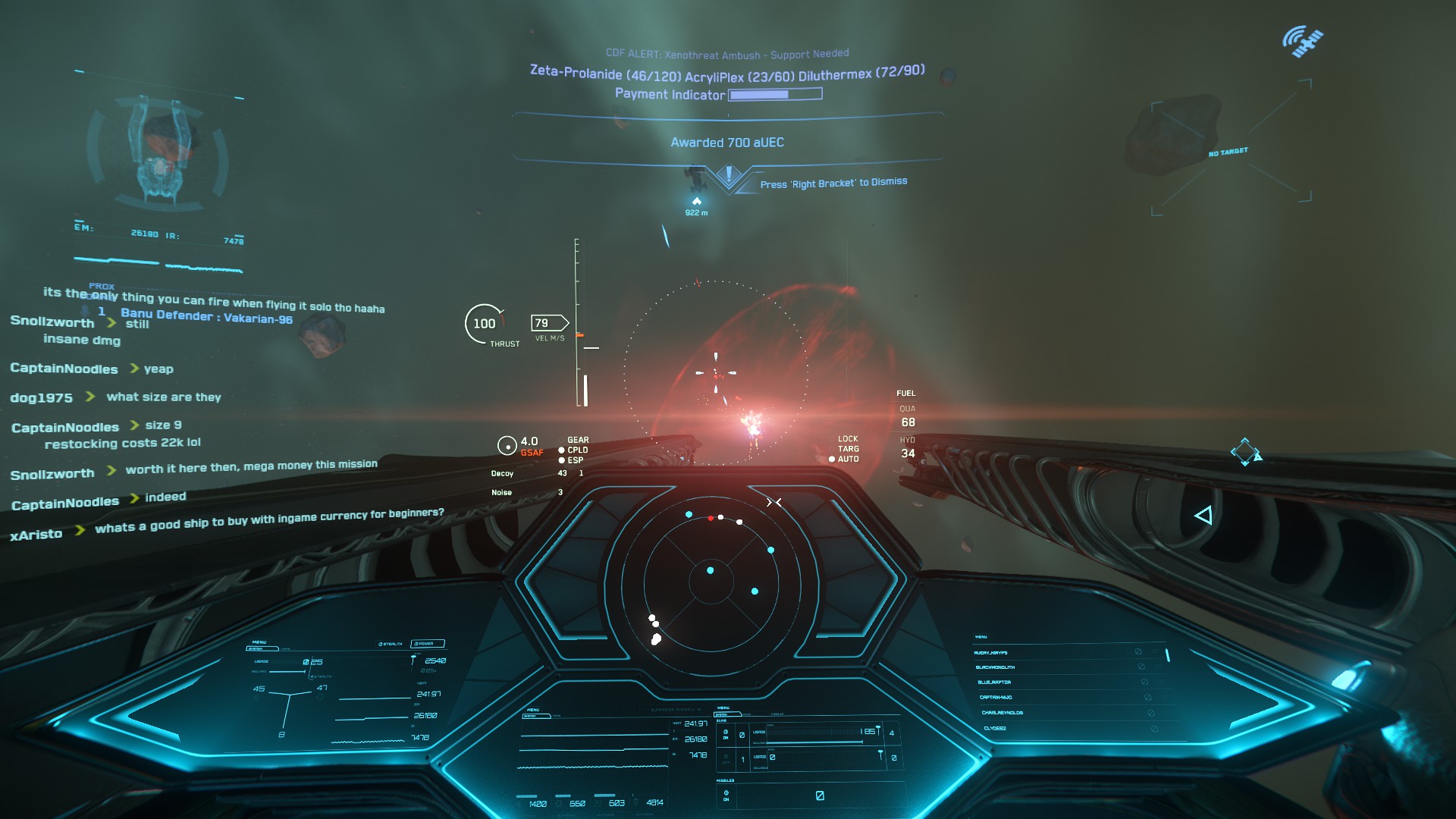This screenshot has width=1456, height=819.
Task: Select Clydes2 in the comms list
Action: (995, 728)
